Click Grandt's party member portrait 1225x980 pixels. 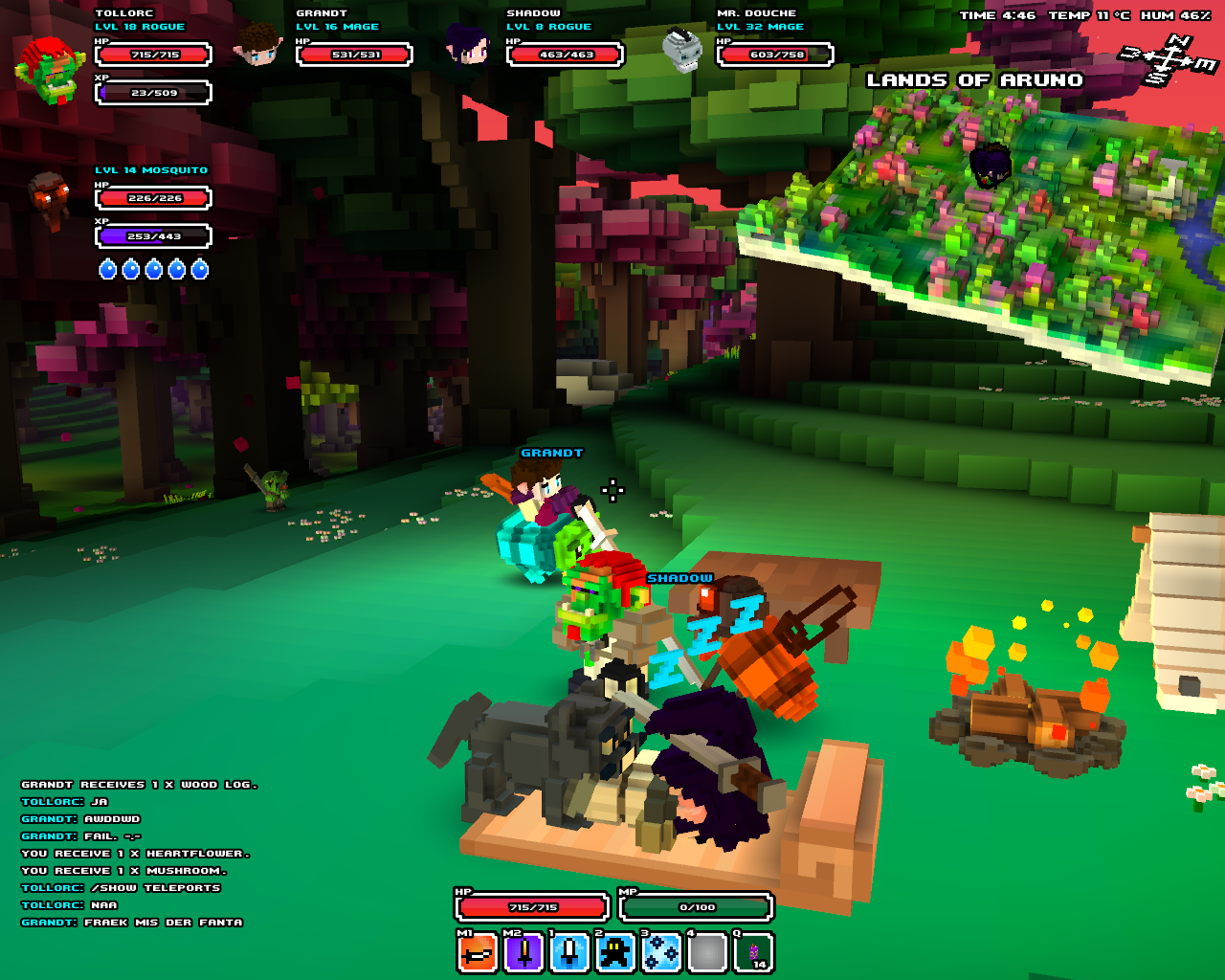pos(258,45)
